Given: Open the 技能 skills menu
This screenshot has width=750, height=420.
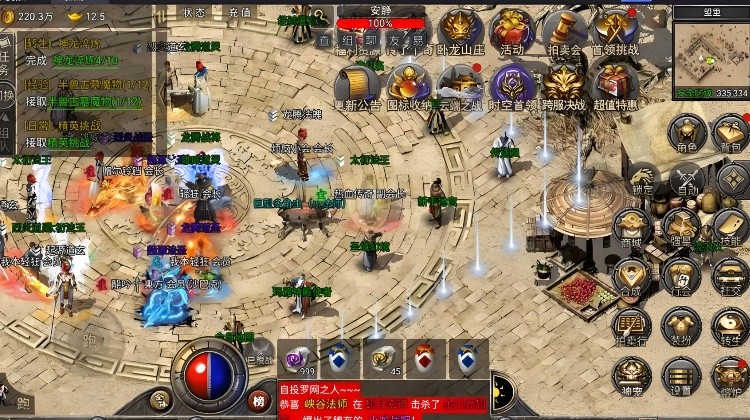Looking at the screenshot, I should click(731, 228).
